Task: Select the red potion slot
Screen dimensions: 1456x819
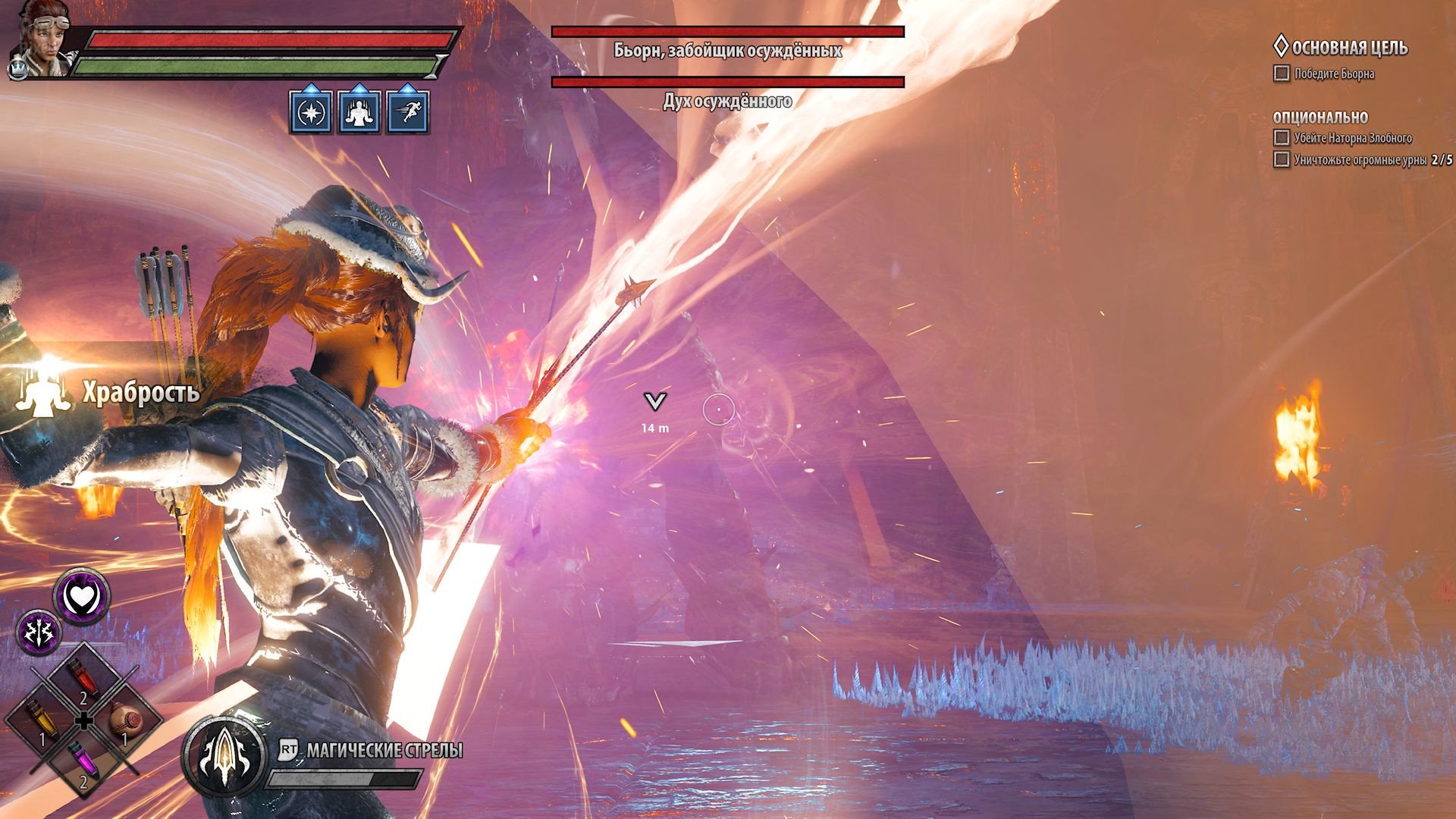Action: (82, 677)
